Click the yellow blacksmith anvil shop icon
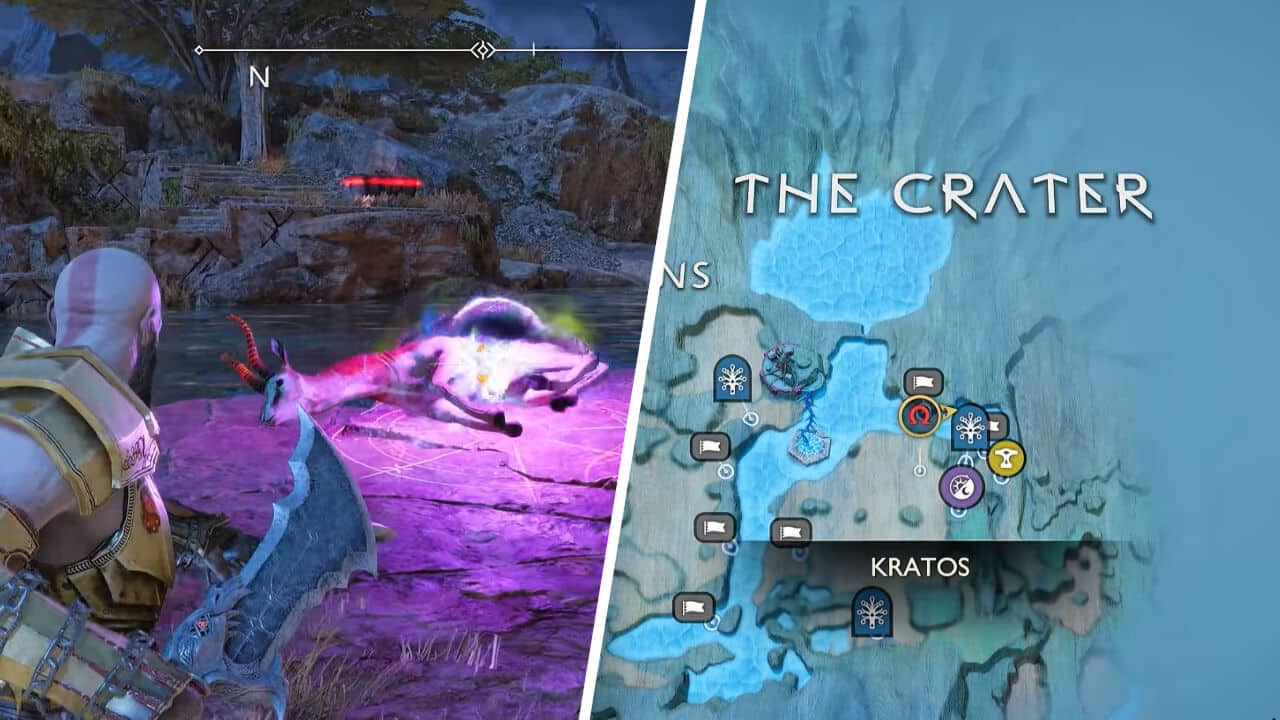1280x720 pixels. [1005, 455]
